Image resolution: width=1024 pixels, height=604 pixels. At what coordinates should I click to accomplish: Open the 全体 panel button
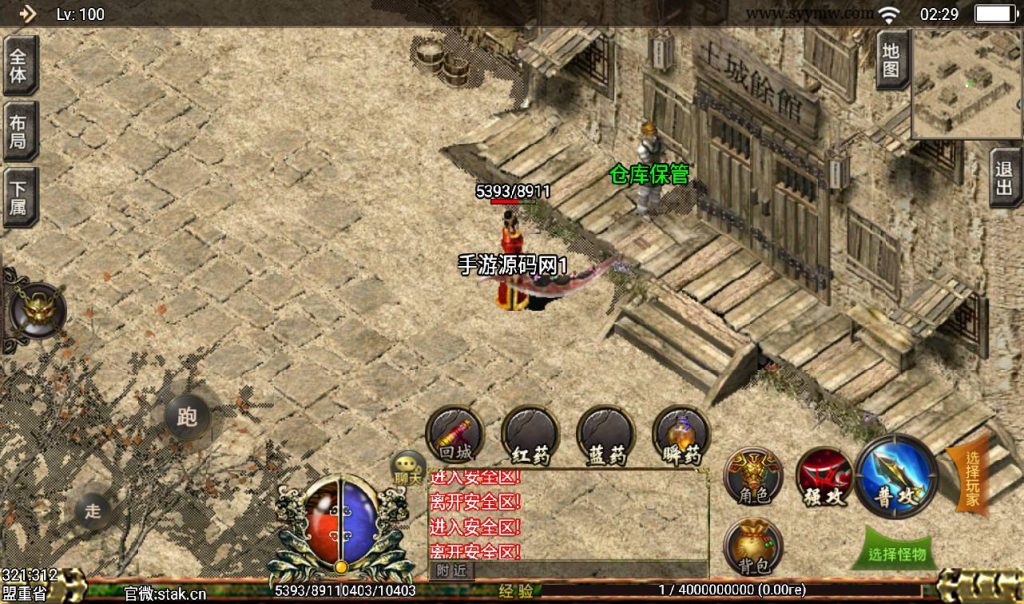click(x=19, y=65)
